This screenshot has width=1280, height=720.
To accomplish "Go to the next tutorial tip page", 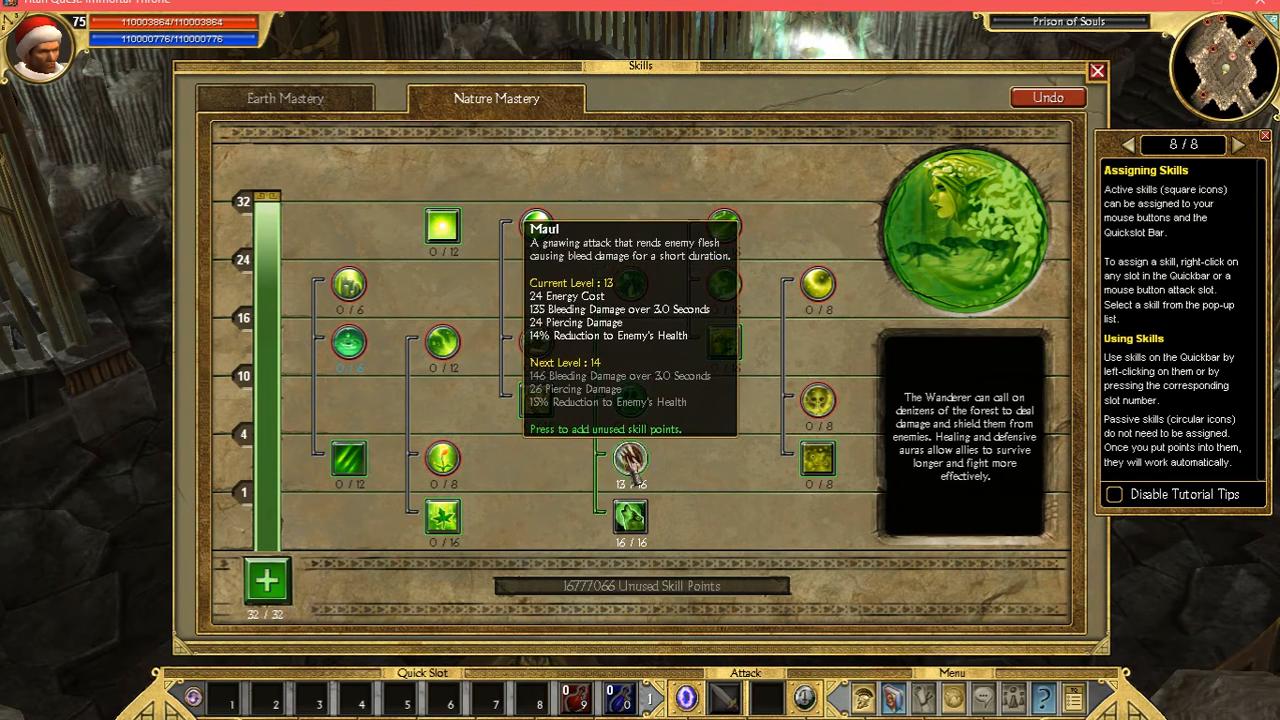I will pos(1238,145).
